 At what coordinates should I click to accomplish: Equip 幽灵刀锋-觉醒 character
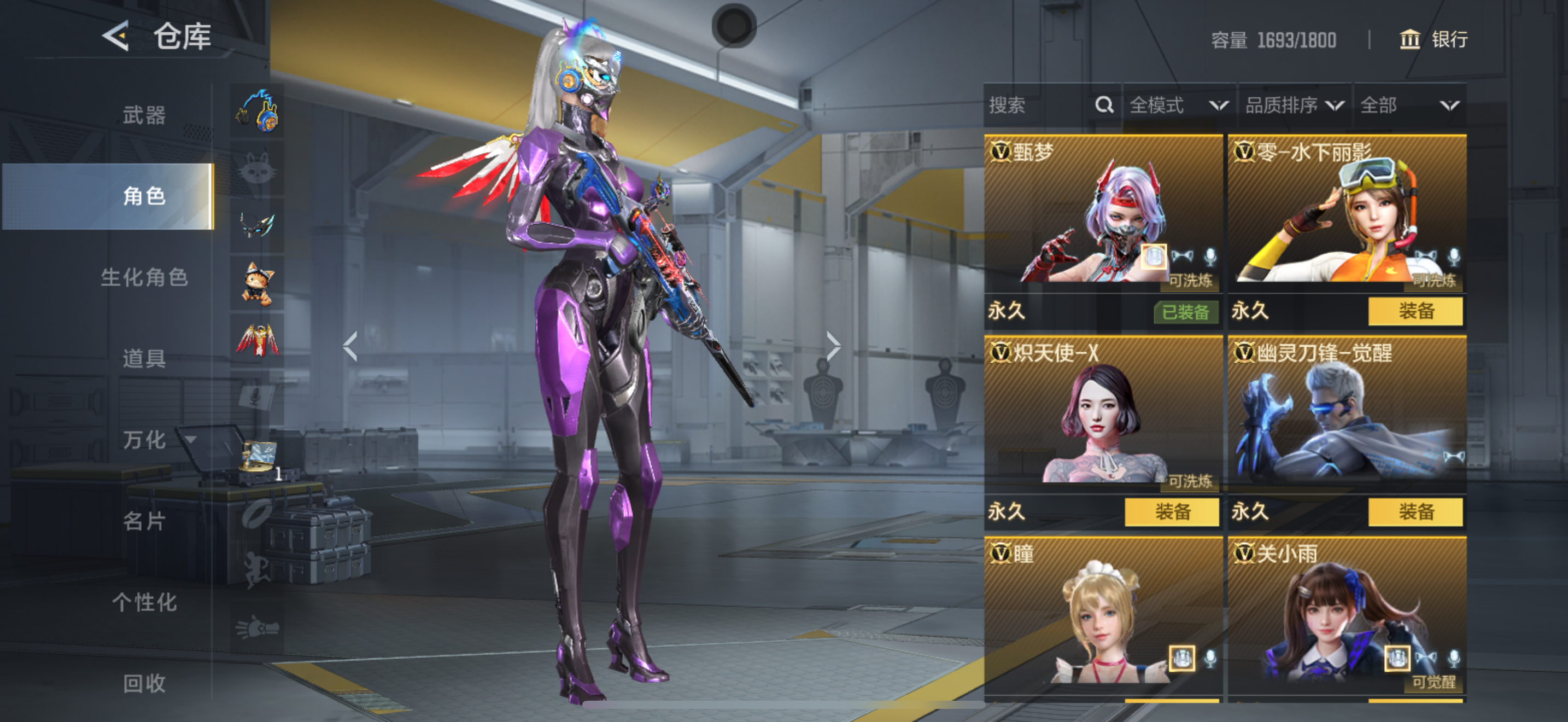pos(1414,512)
